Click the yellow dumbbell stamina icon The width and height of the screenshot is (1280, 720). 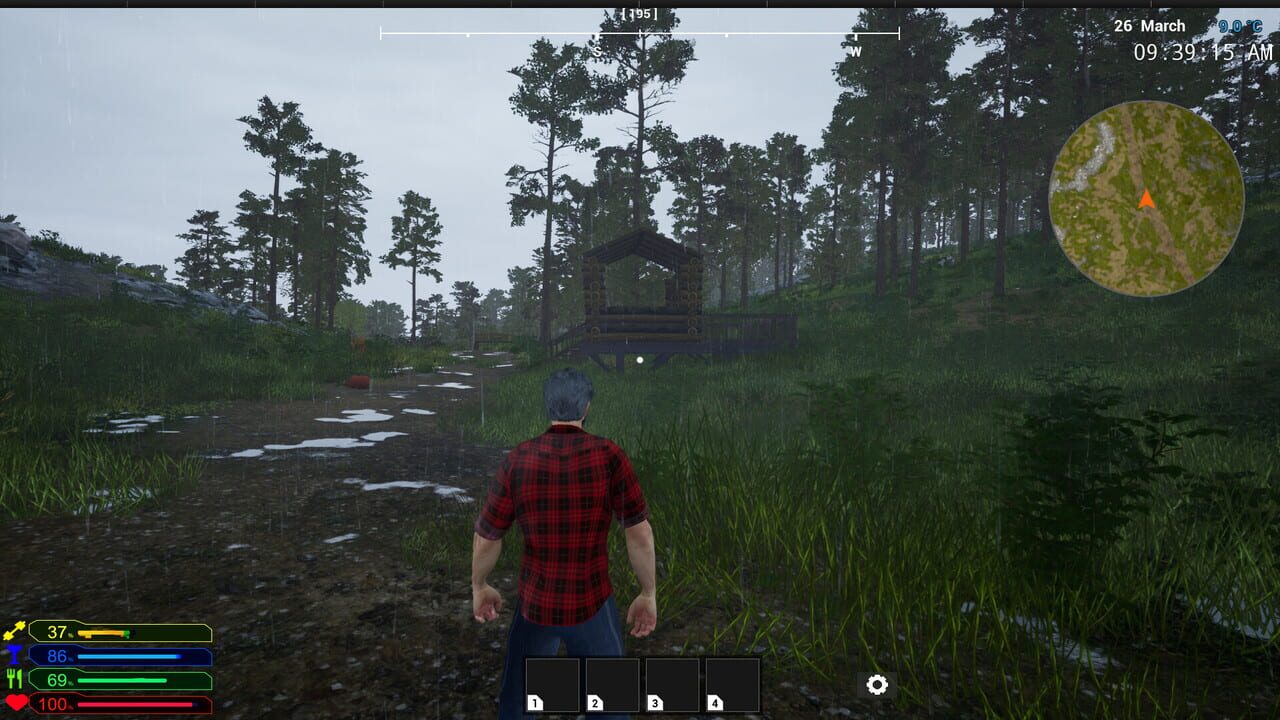point(17,631)
